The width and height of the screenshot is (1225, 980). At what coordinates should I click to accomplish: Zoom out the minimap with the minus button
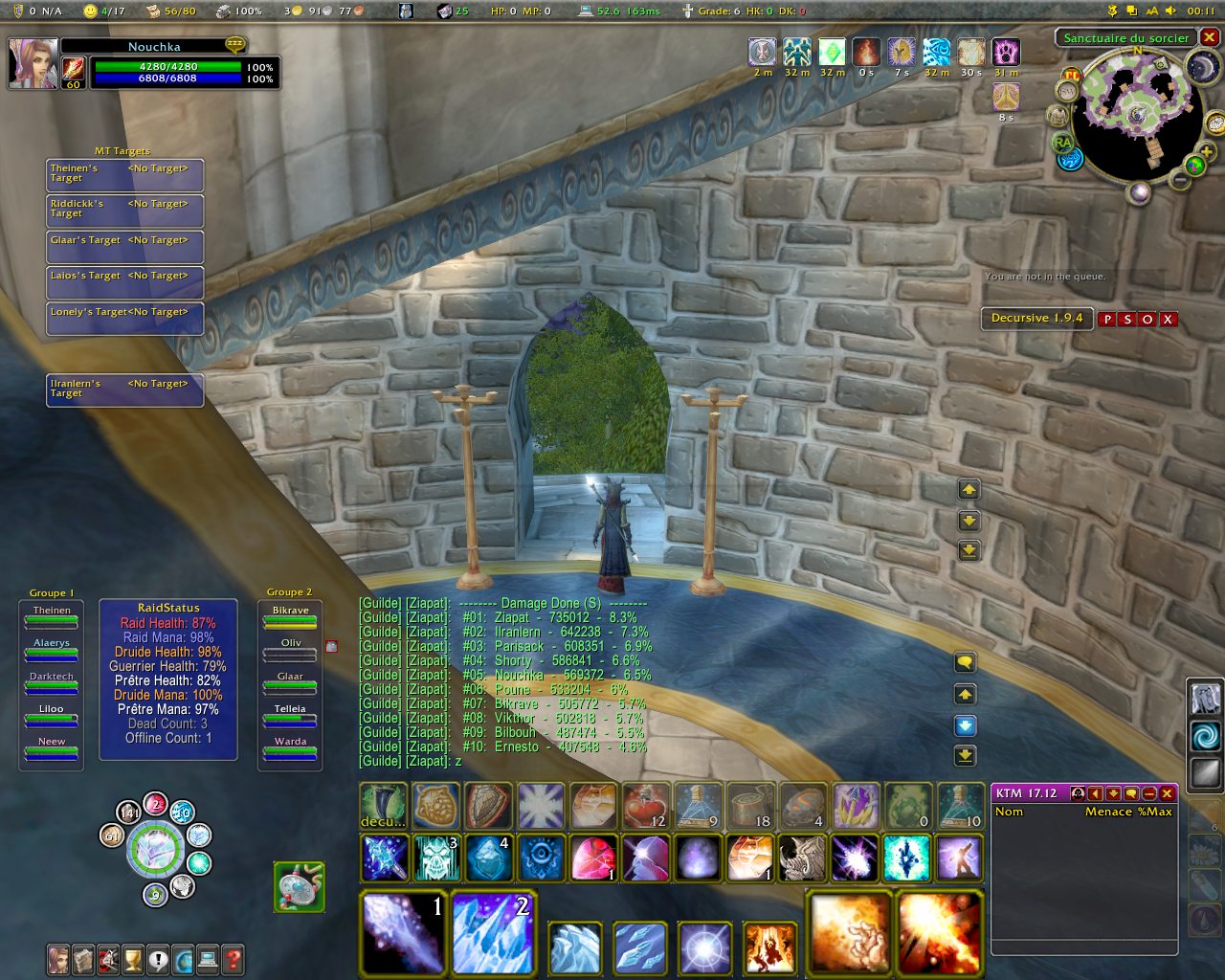click(x=1181, y=180)
